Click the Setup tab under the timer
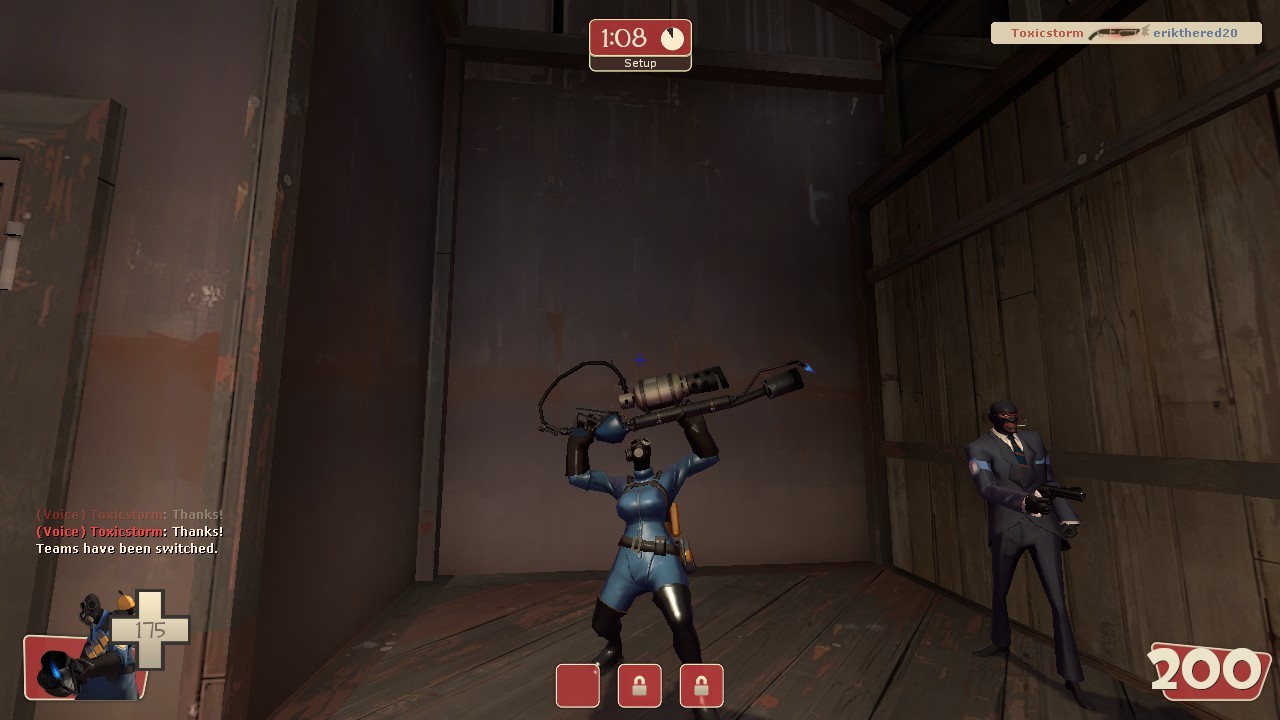This screenshot has width=1280, height=720. tap(640, 63)
